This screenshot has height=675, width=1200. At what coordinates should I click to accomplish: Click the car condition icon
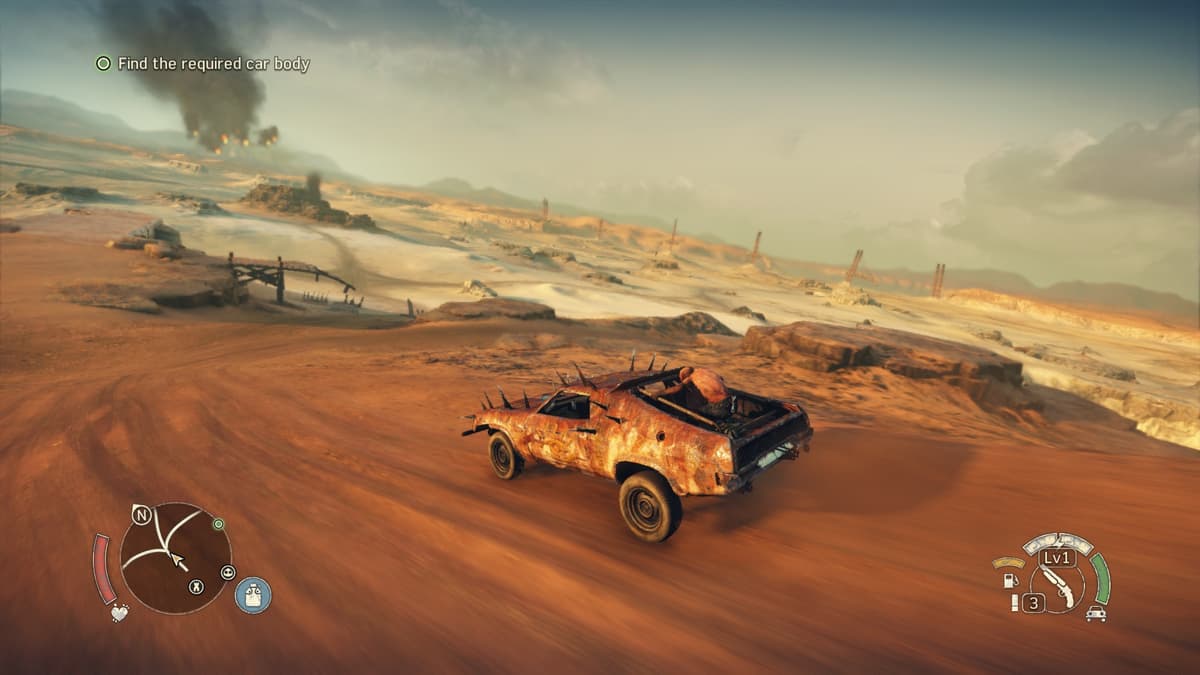[x=1096, y=614]
